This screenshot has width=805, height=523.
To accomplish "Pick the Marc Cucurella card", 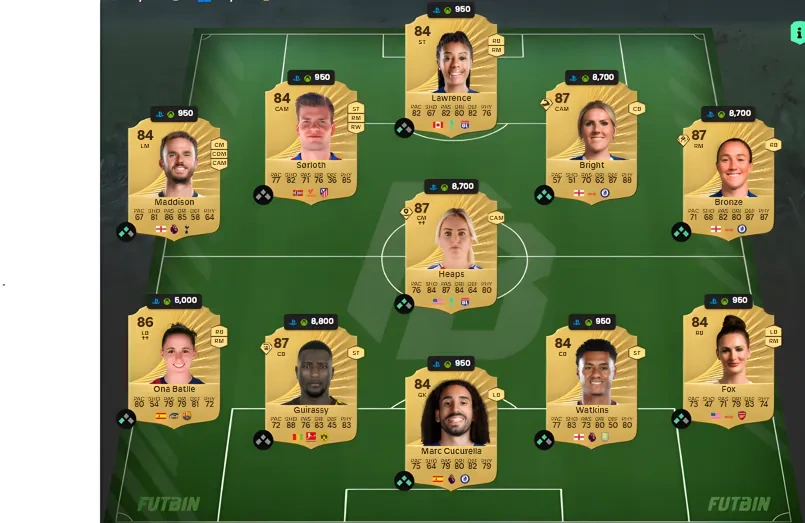I will click(x=451, y=425).
